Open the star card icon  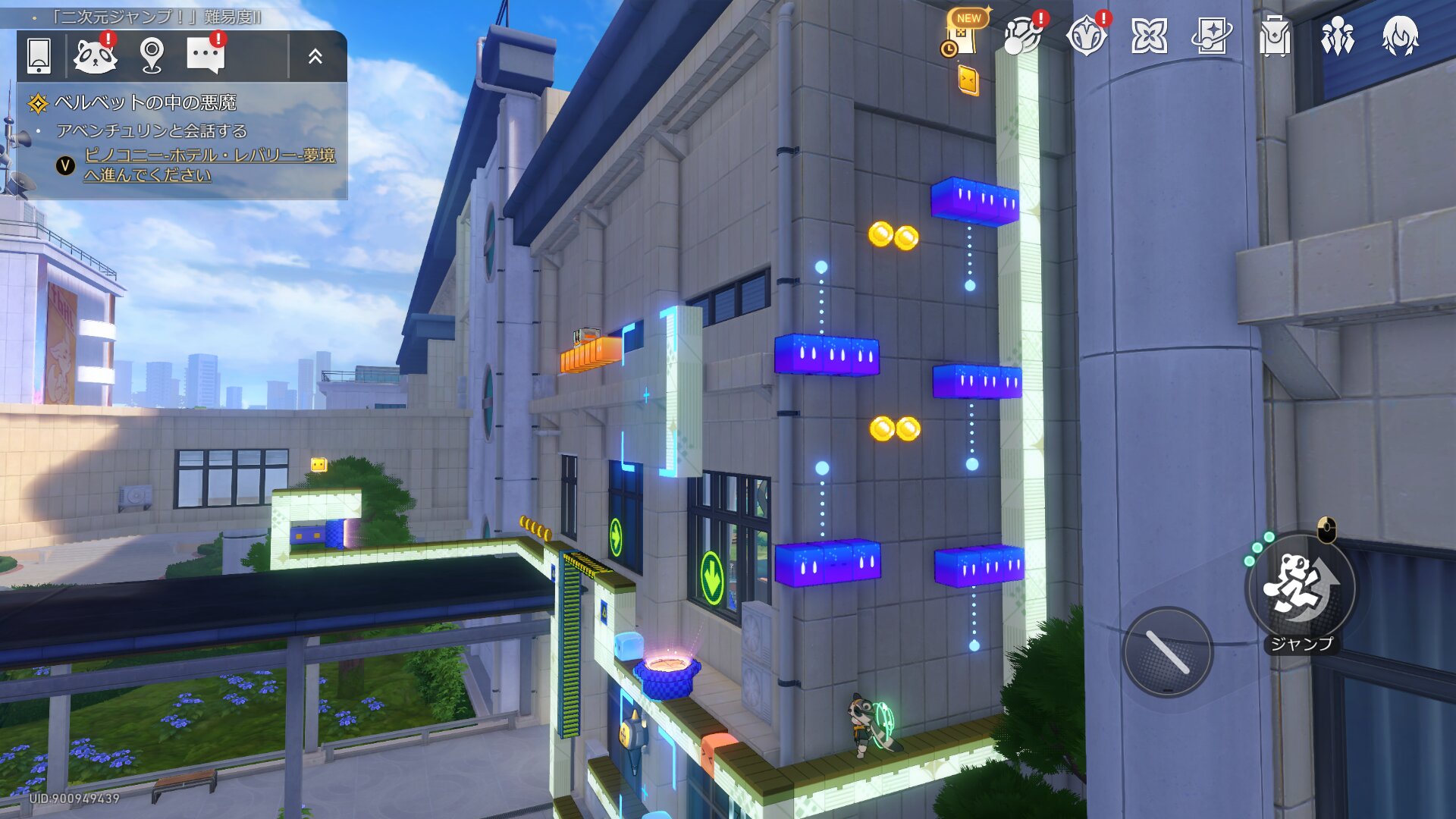(x=1211, y=36)
